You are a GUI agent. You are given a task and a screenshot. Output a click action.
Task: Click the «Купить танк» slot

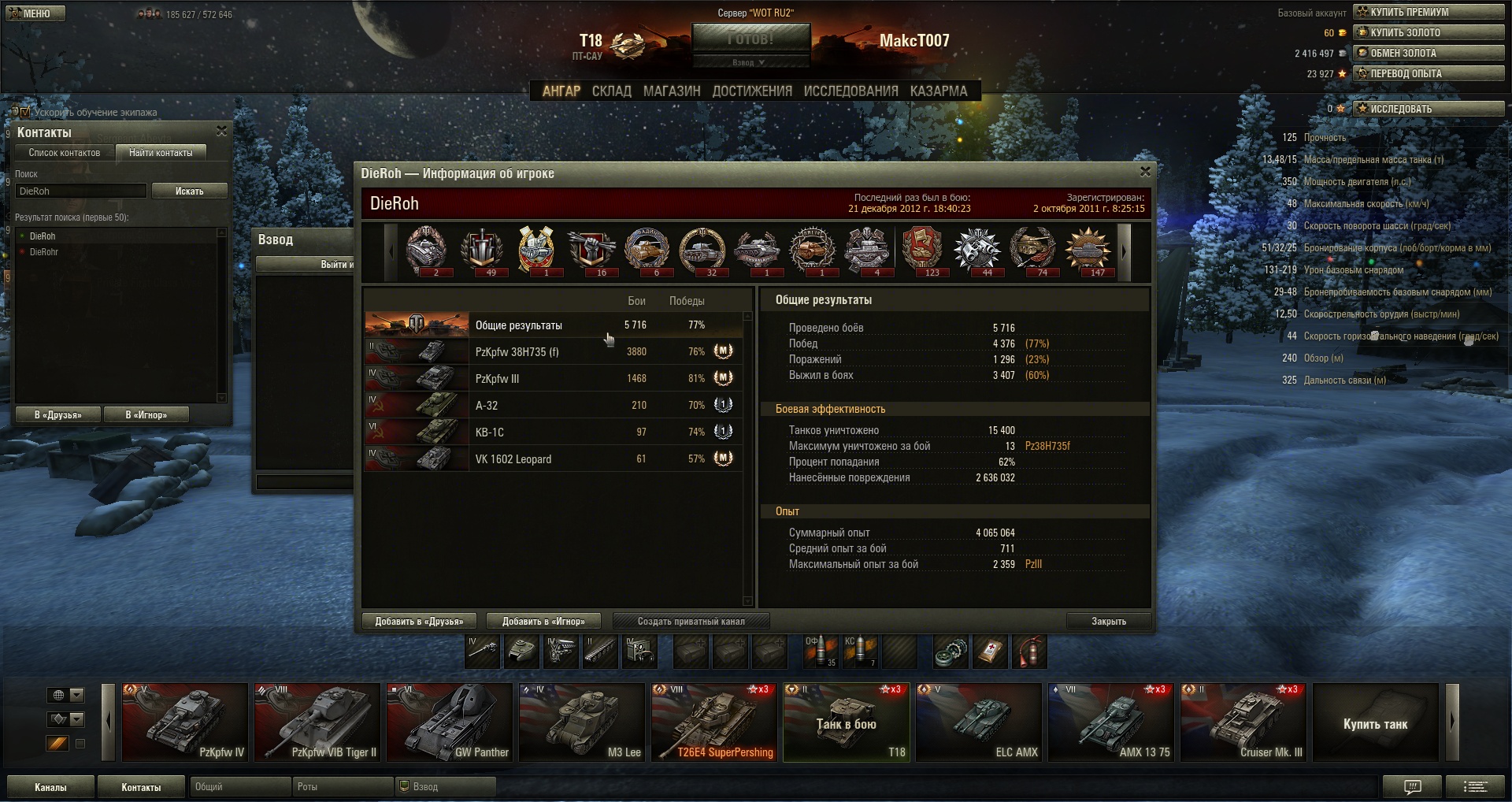(1375, 723)
